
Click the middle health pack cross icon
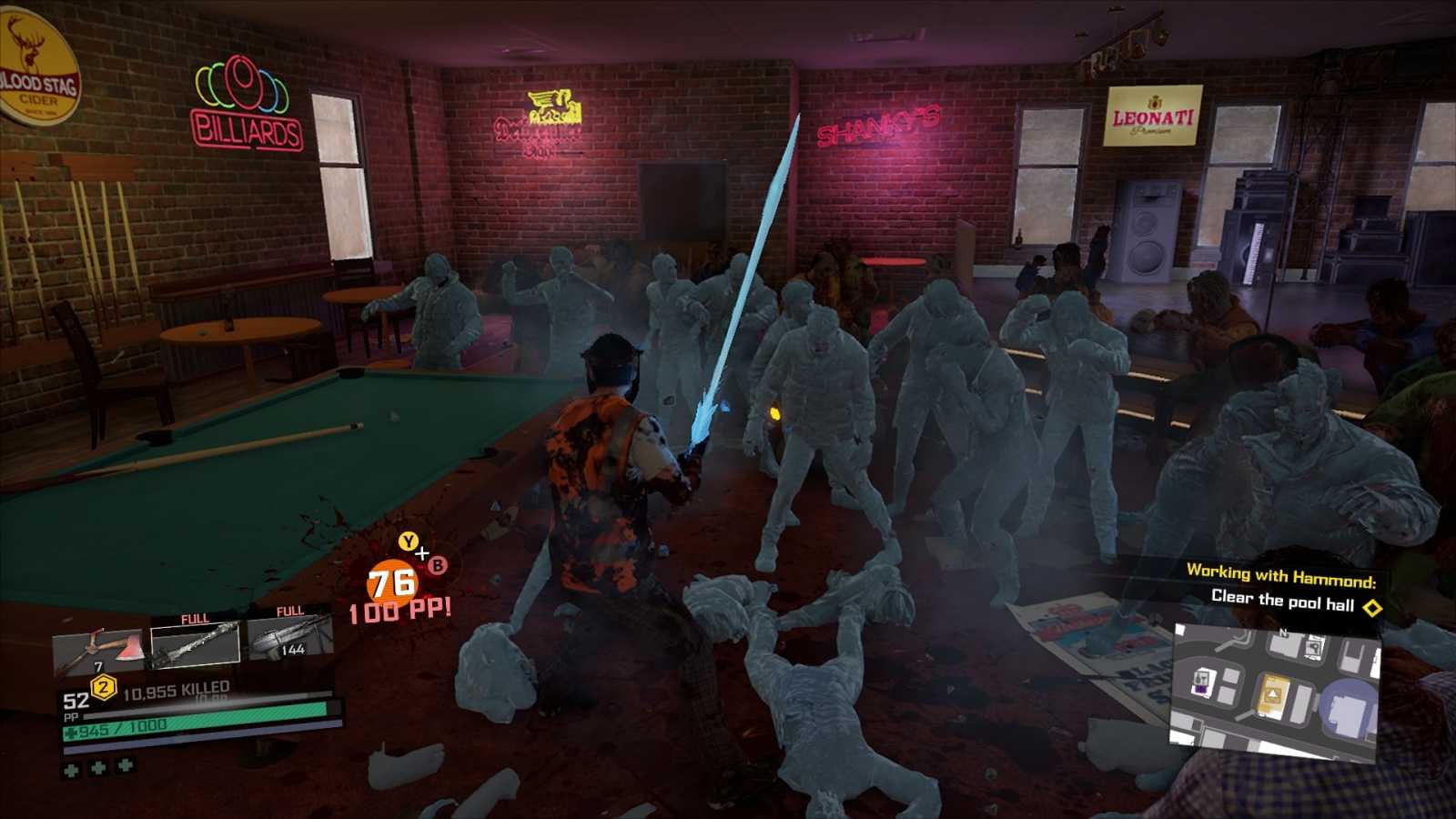pyautogui.click(x=97, y=769)
